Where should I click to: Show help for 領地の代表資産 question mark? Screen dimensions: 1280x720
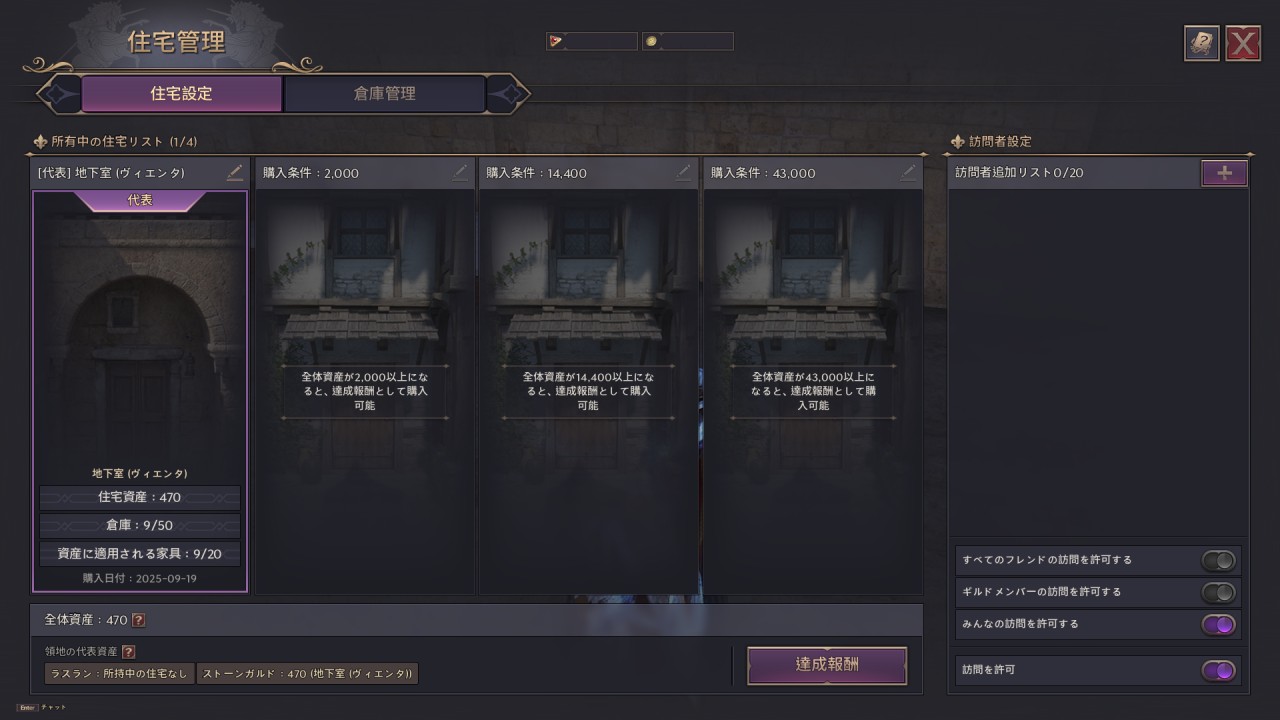coord(128,652)
